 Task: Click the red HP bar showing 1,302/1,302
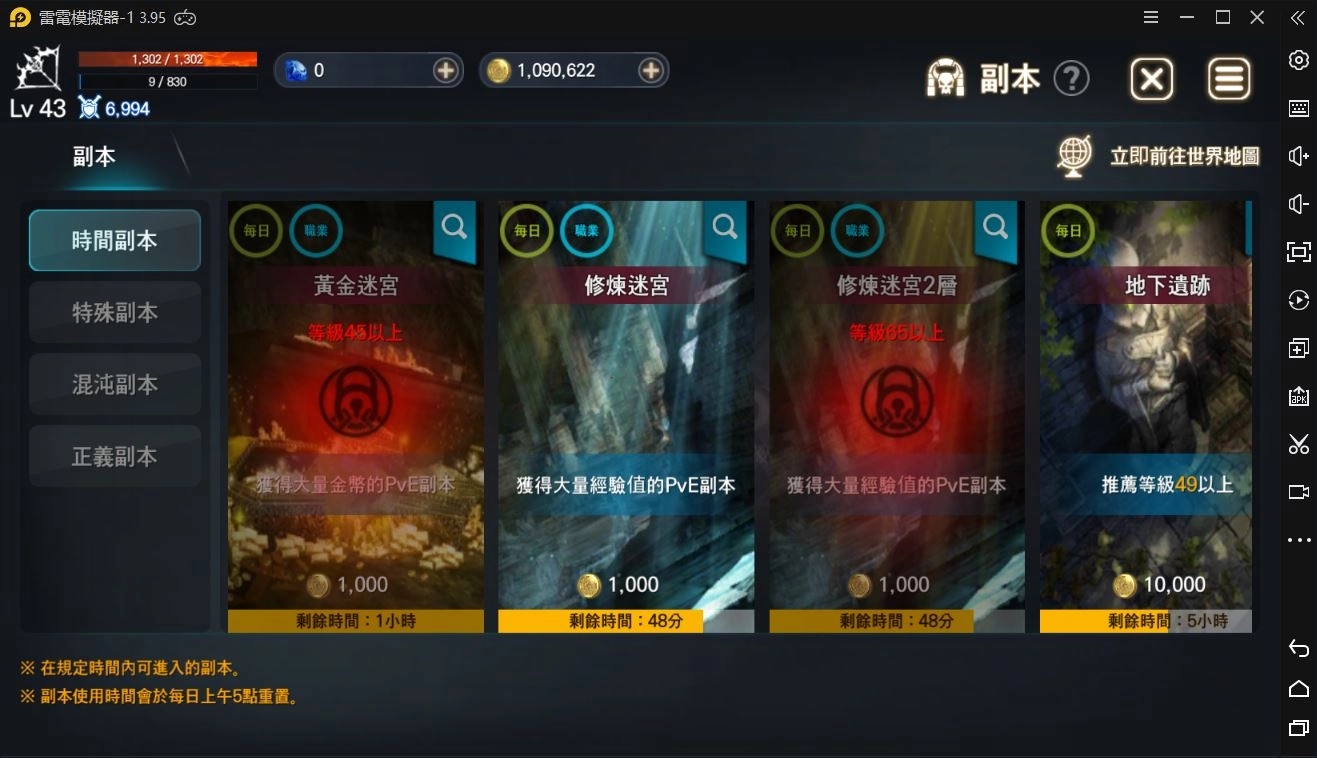pyautogui.click(x=167, y=59)
